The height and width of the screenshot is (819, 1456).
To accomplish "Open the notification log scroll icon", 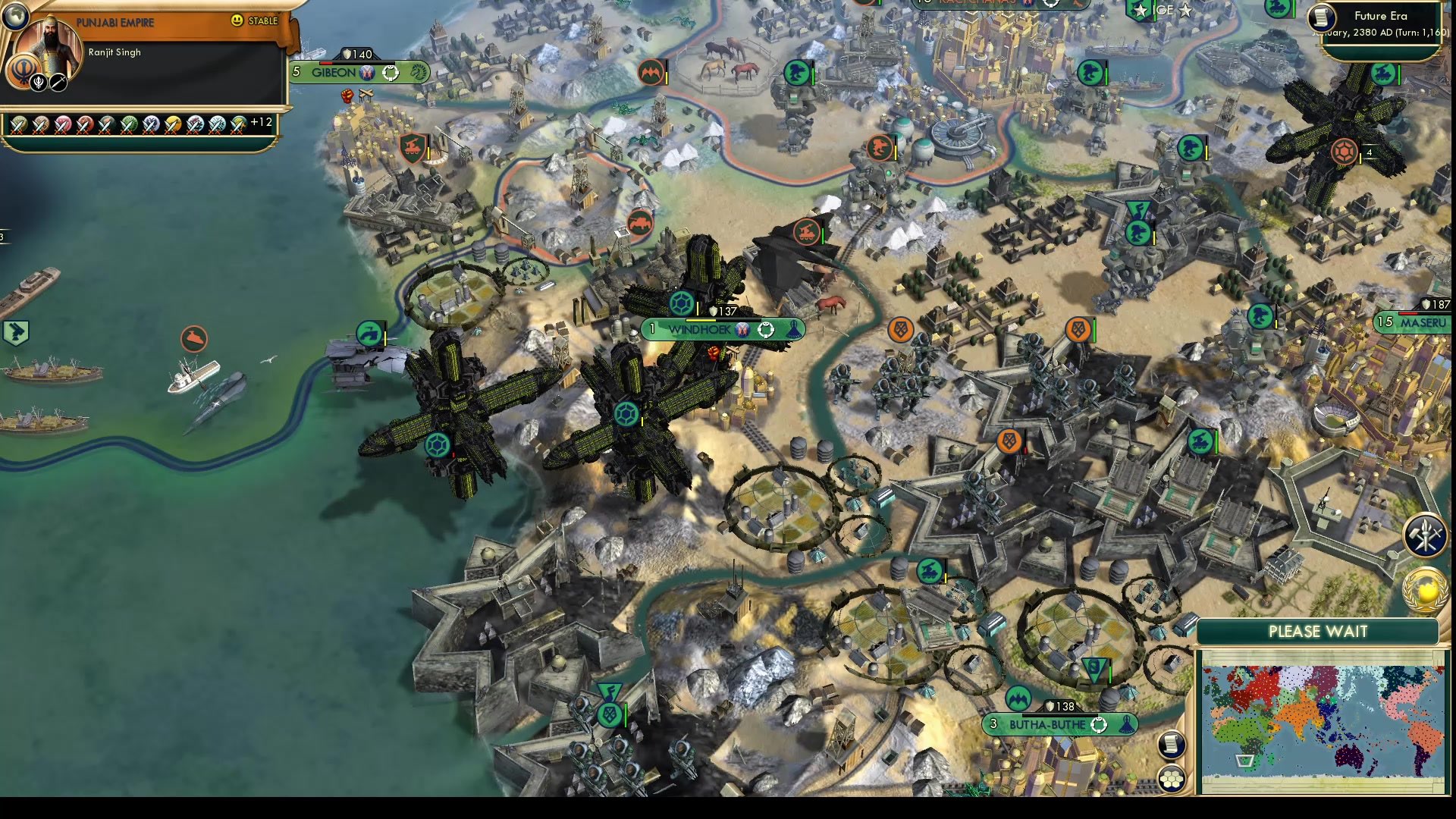I will click(x=1171, y=744).
